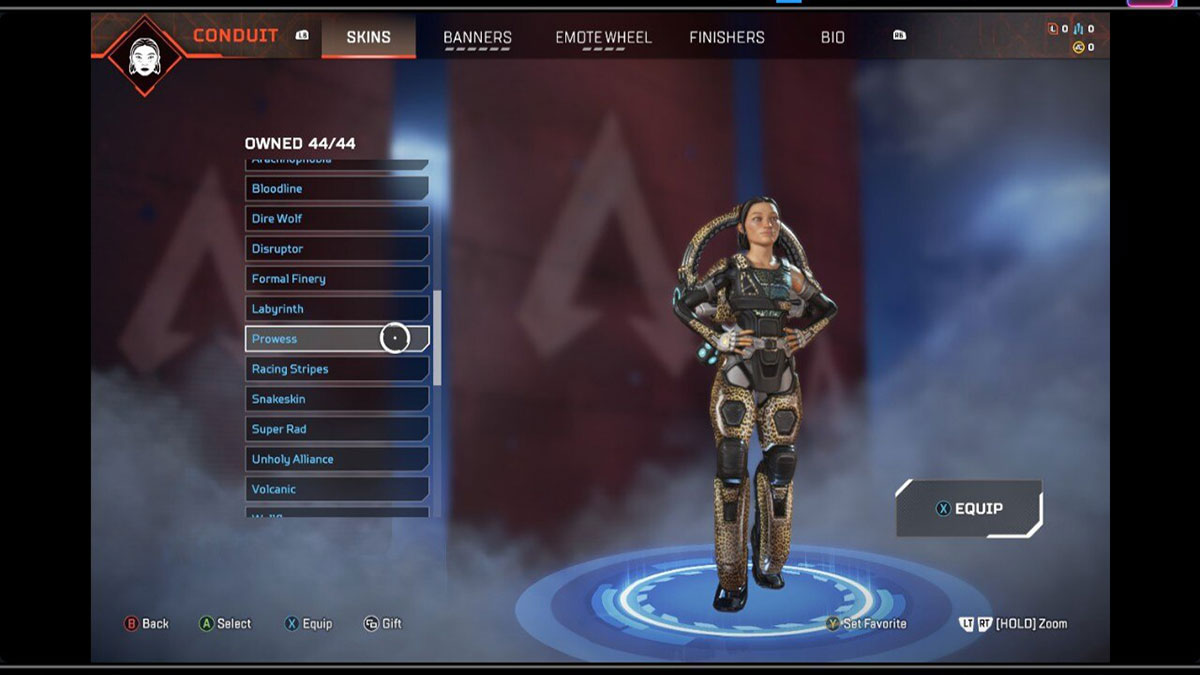Select the Dire Wolf skin
This screenshot has width=1200, height=675.
336,219
